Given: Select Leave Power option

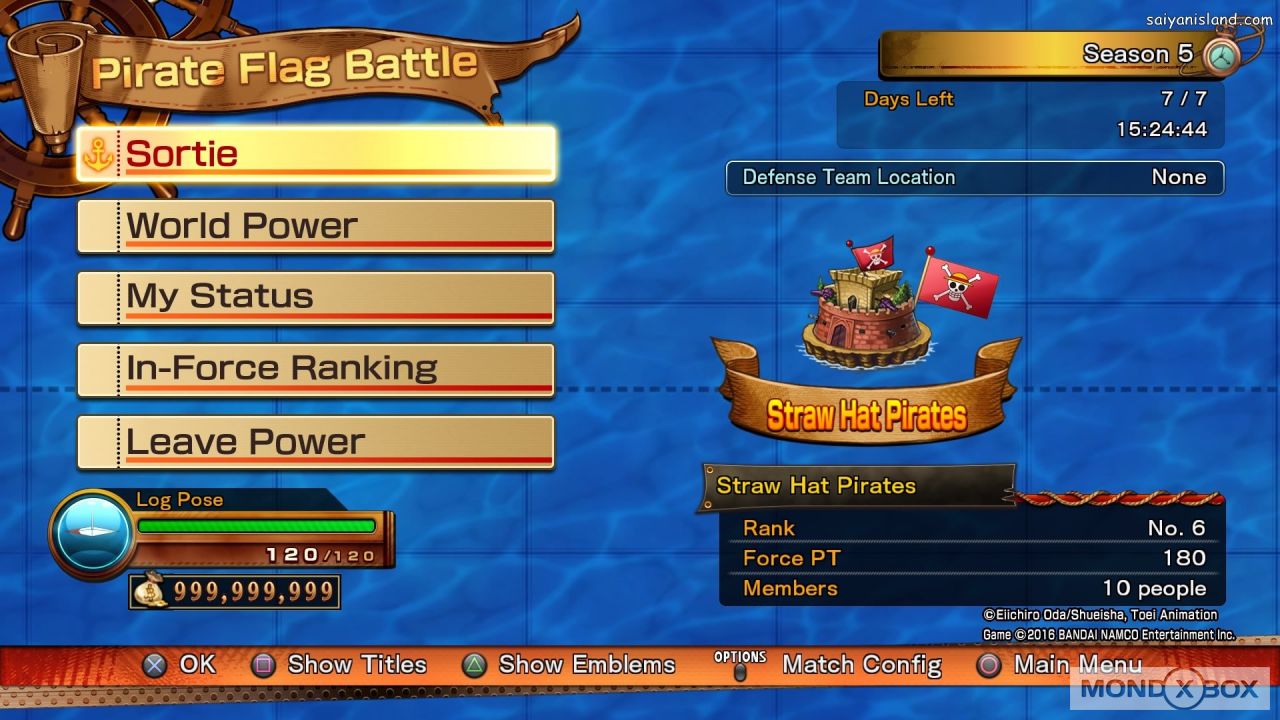Looking at the screenshot, I should coord(316,442).
